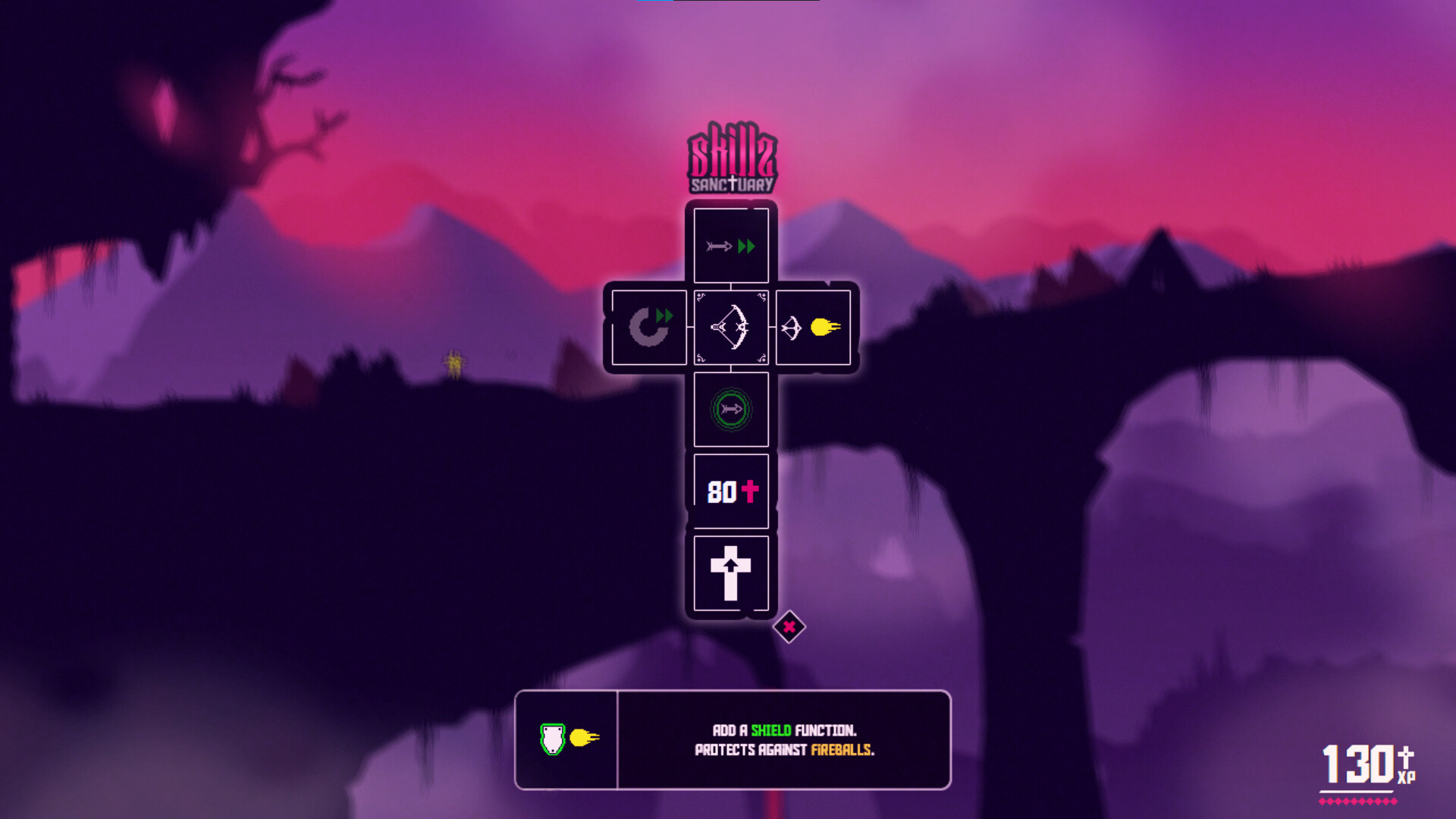
Task: Pick the fireball shield upgrade node
Action: (x=813, y=328)
